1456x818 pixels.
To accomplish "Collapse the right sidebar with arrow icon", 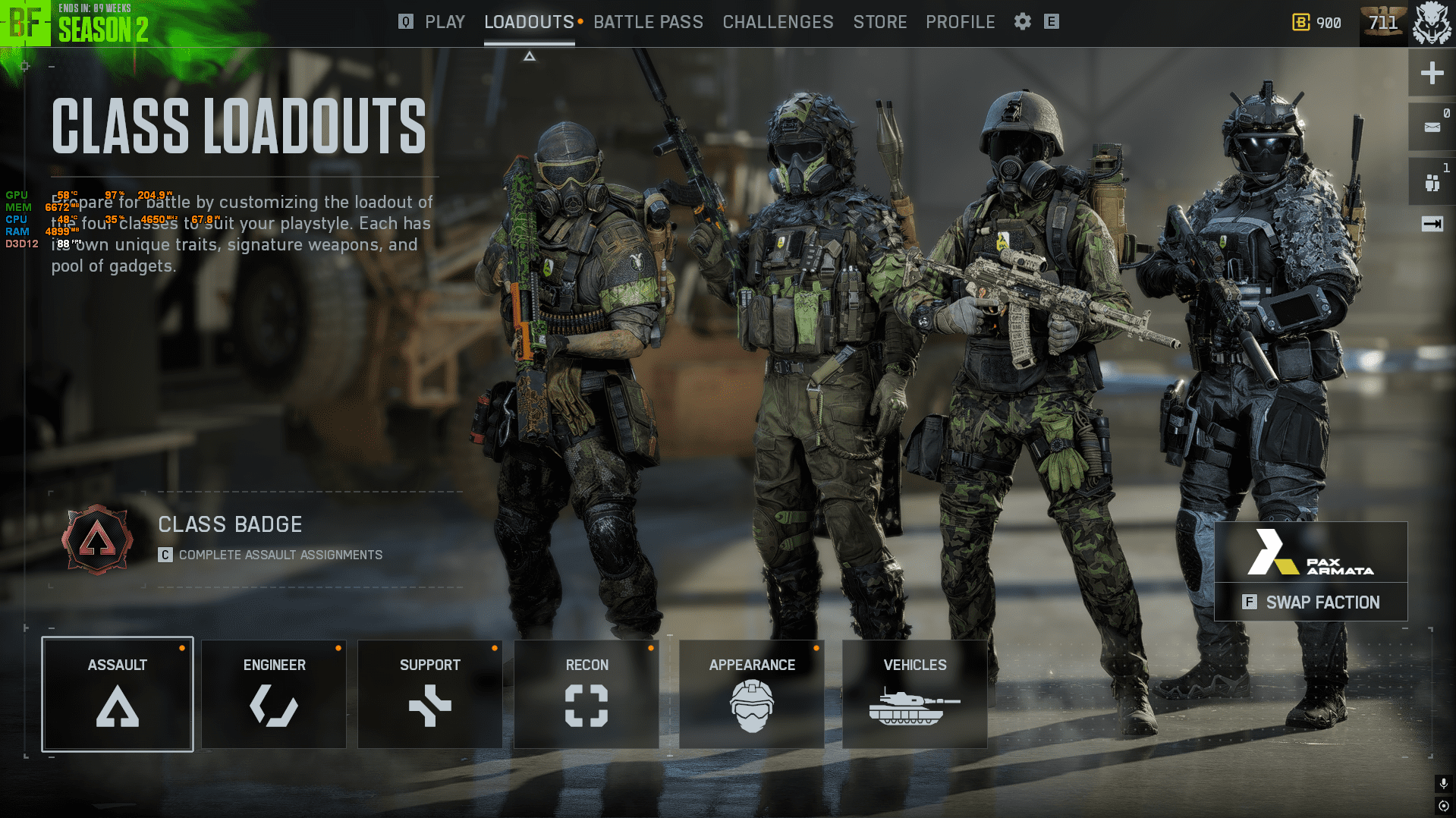I will click(x=1430, y=224).
